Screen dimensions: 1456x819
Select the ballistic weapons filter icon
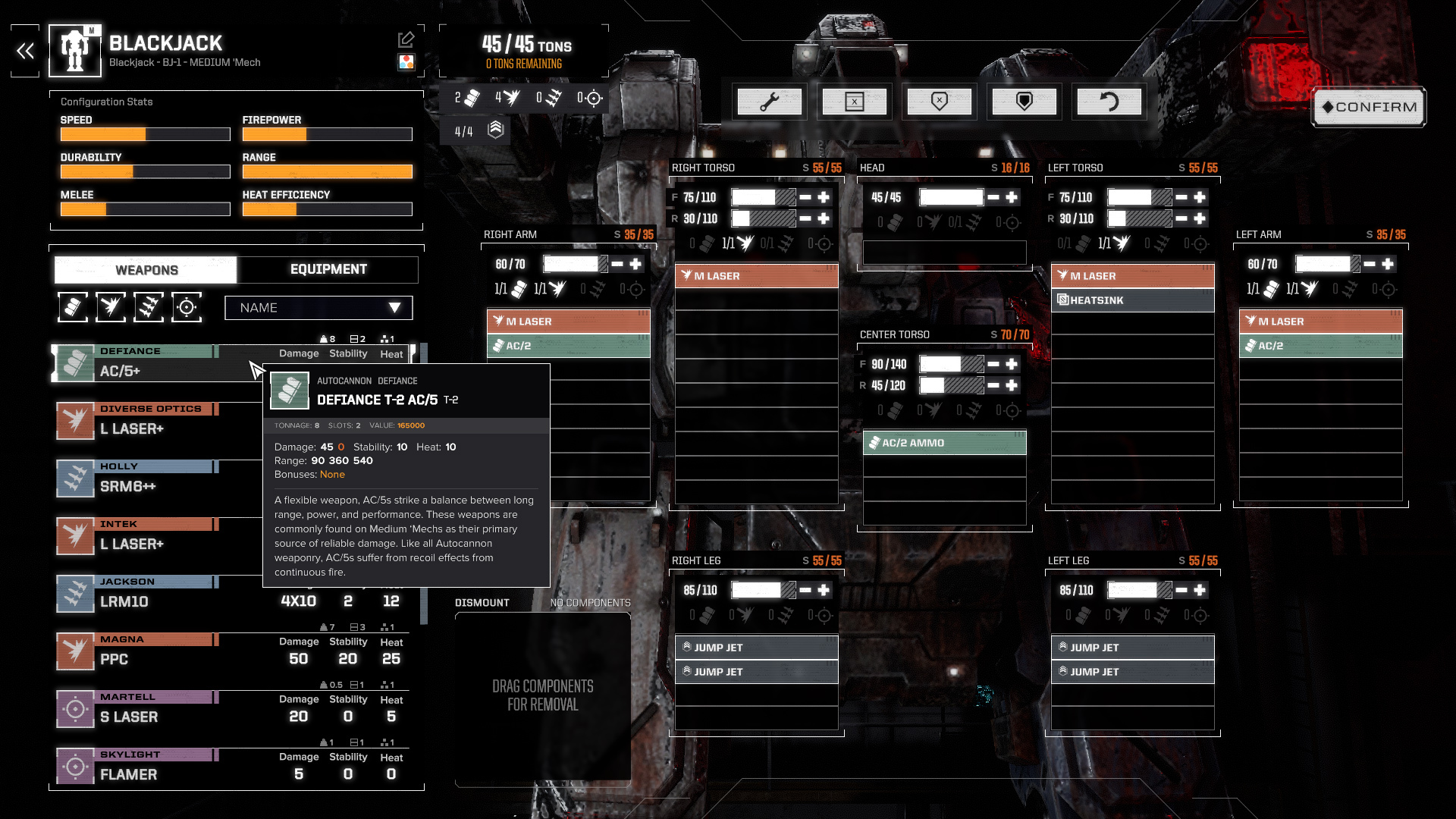tap(74, 307)
